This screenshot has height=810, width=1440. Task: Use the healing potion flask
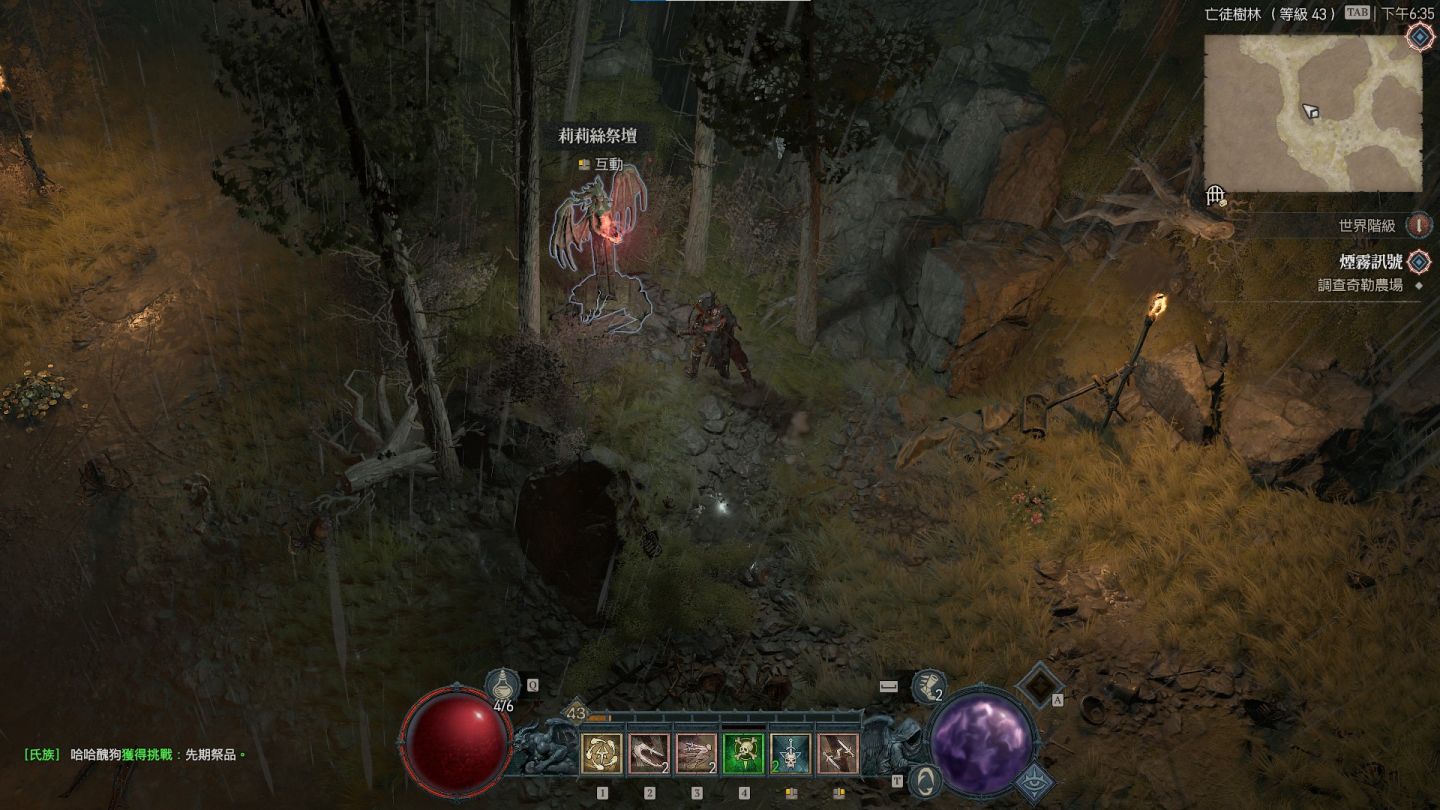[502, 686]
